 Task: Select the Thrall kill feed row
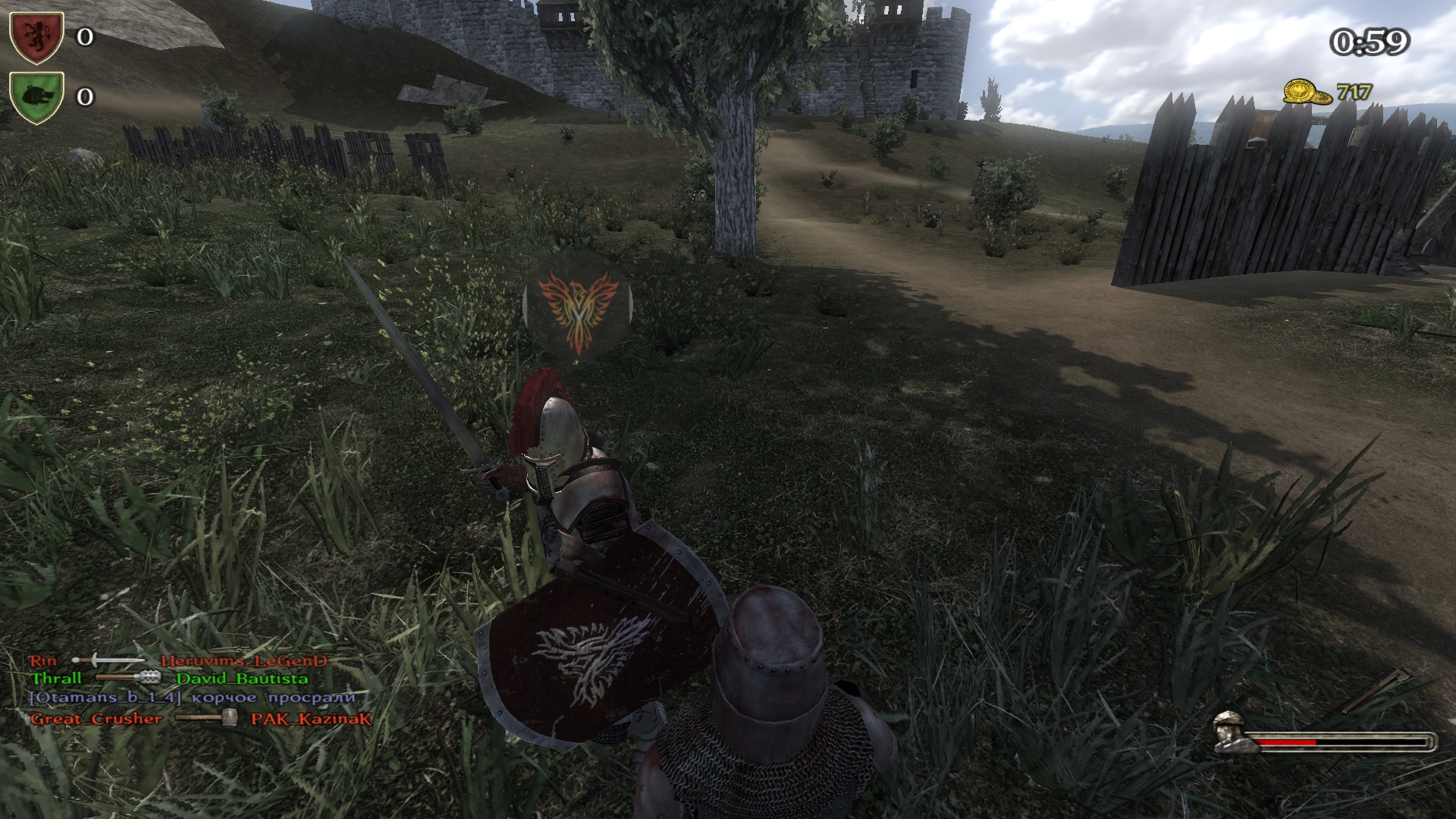[x=169, y=679]
